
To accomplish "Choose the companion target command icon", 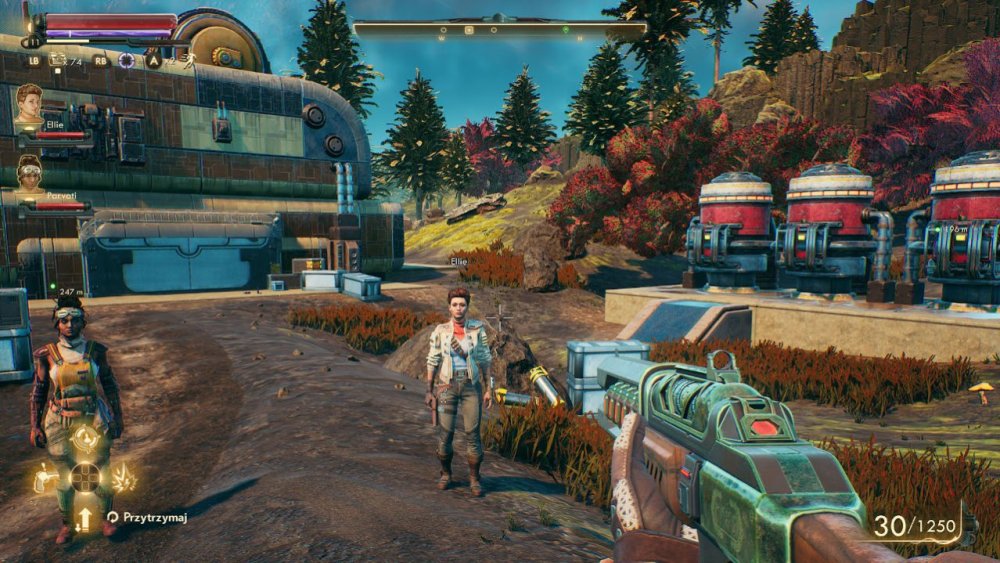I will click(x=86, y=439).
